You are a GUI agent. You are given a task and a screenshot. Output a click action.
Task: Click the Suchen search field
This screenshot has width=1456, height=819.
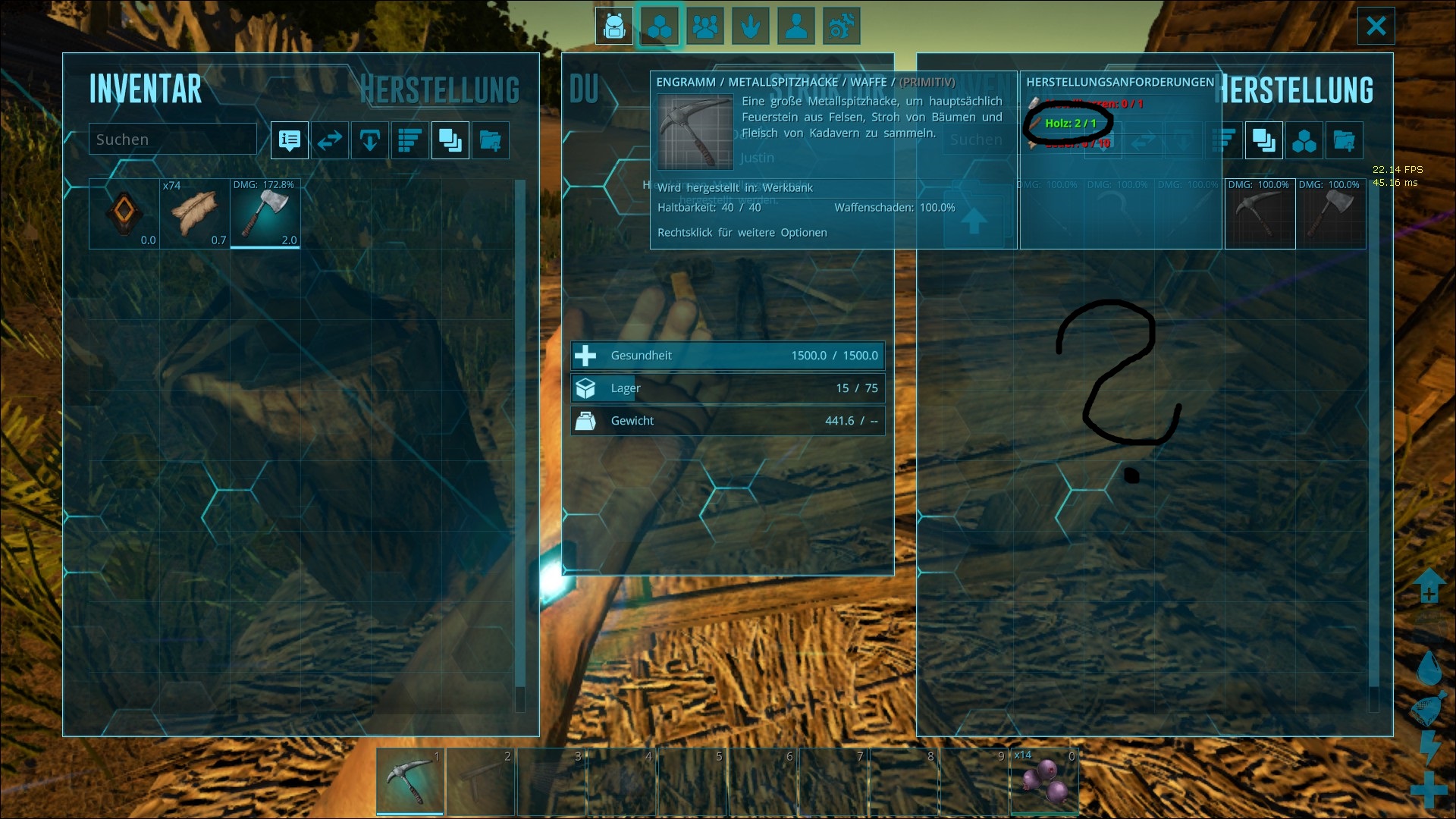(172, 139)
